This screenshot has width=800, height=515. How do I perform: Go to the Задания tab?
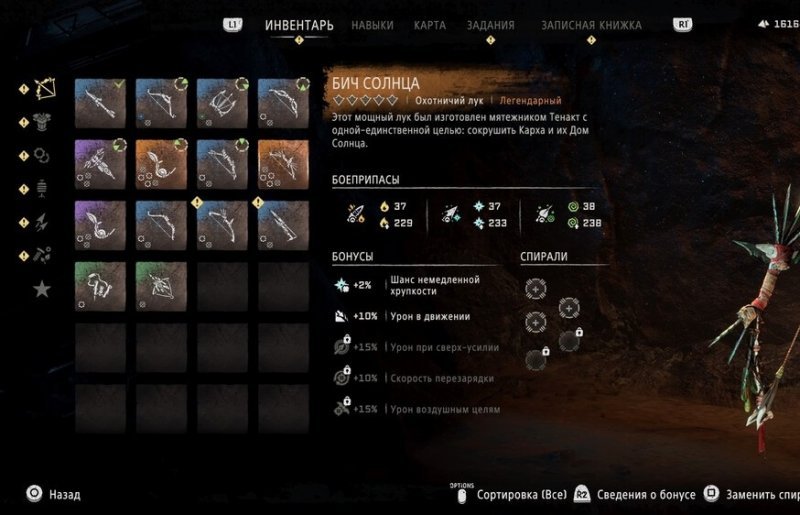pos(491,25)
